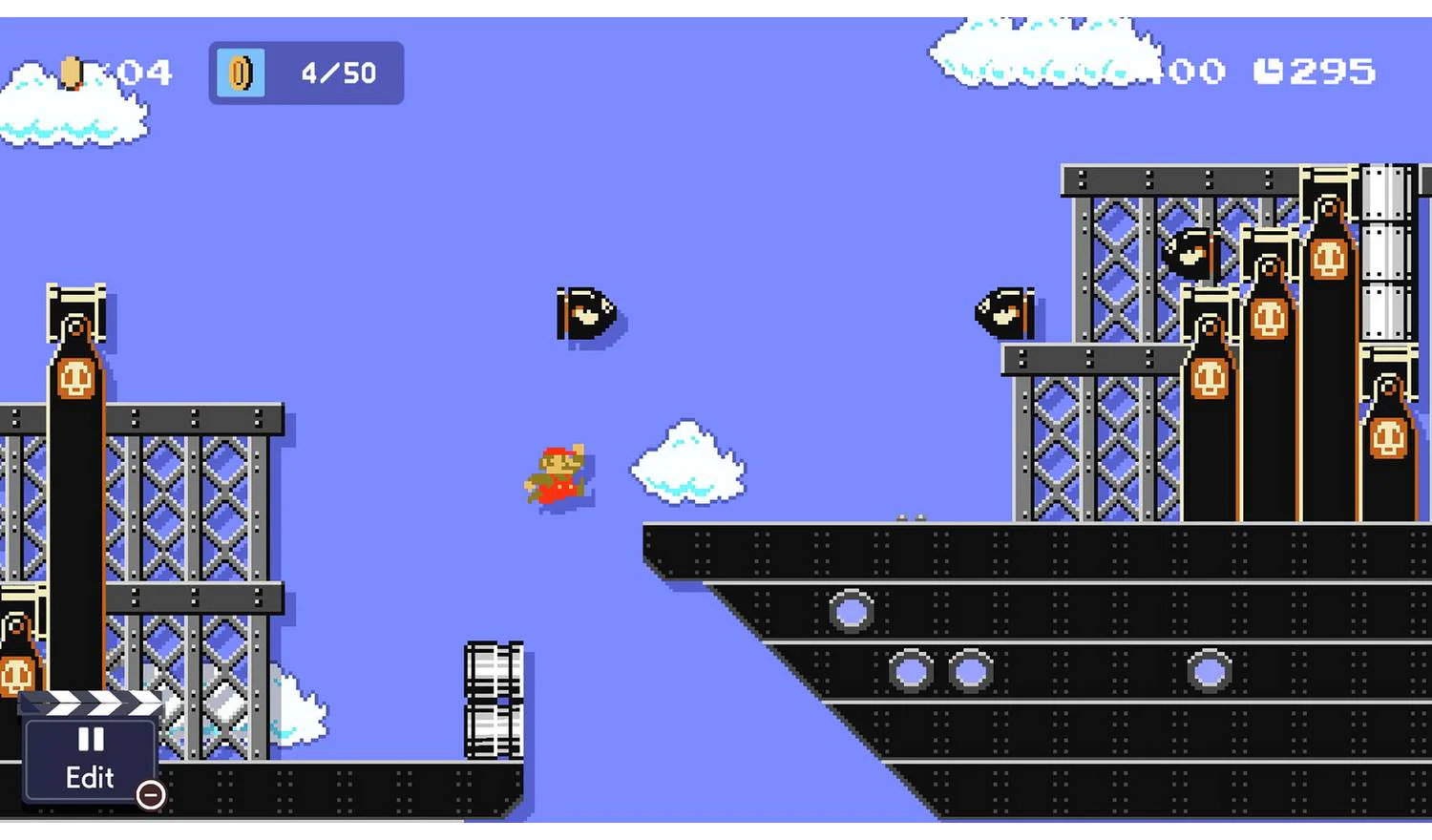The height and width of the screenshot is (840, 1432).
Task: Click the coin icon in the 4/50 counter
Action: [239, 73]
